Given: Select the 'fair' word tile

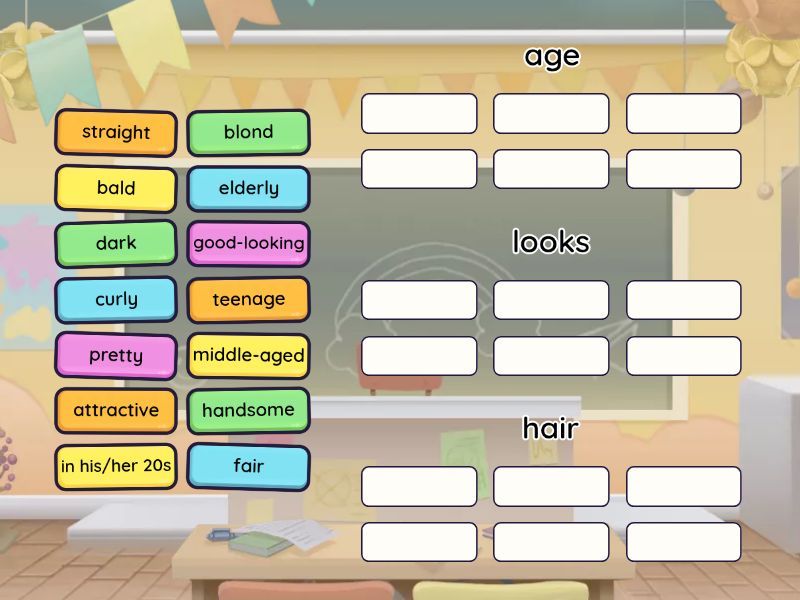Looking at the screenshot, I should 248,466.
